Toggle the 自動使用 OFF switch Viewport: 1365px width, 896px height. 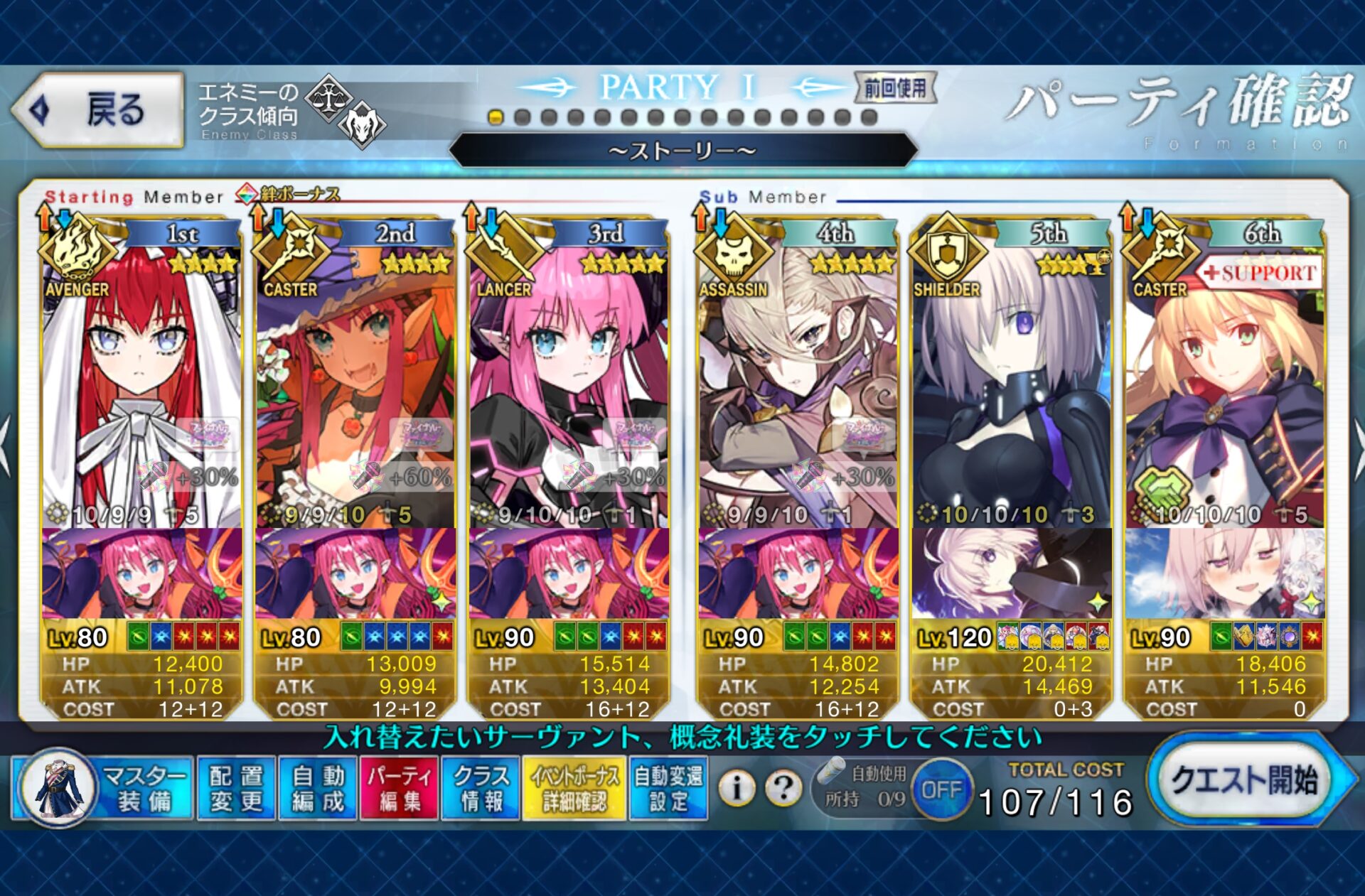941,789
